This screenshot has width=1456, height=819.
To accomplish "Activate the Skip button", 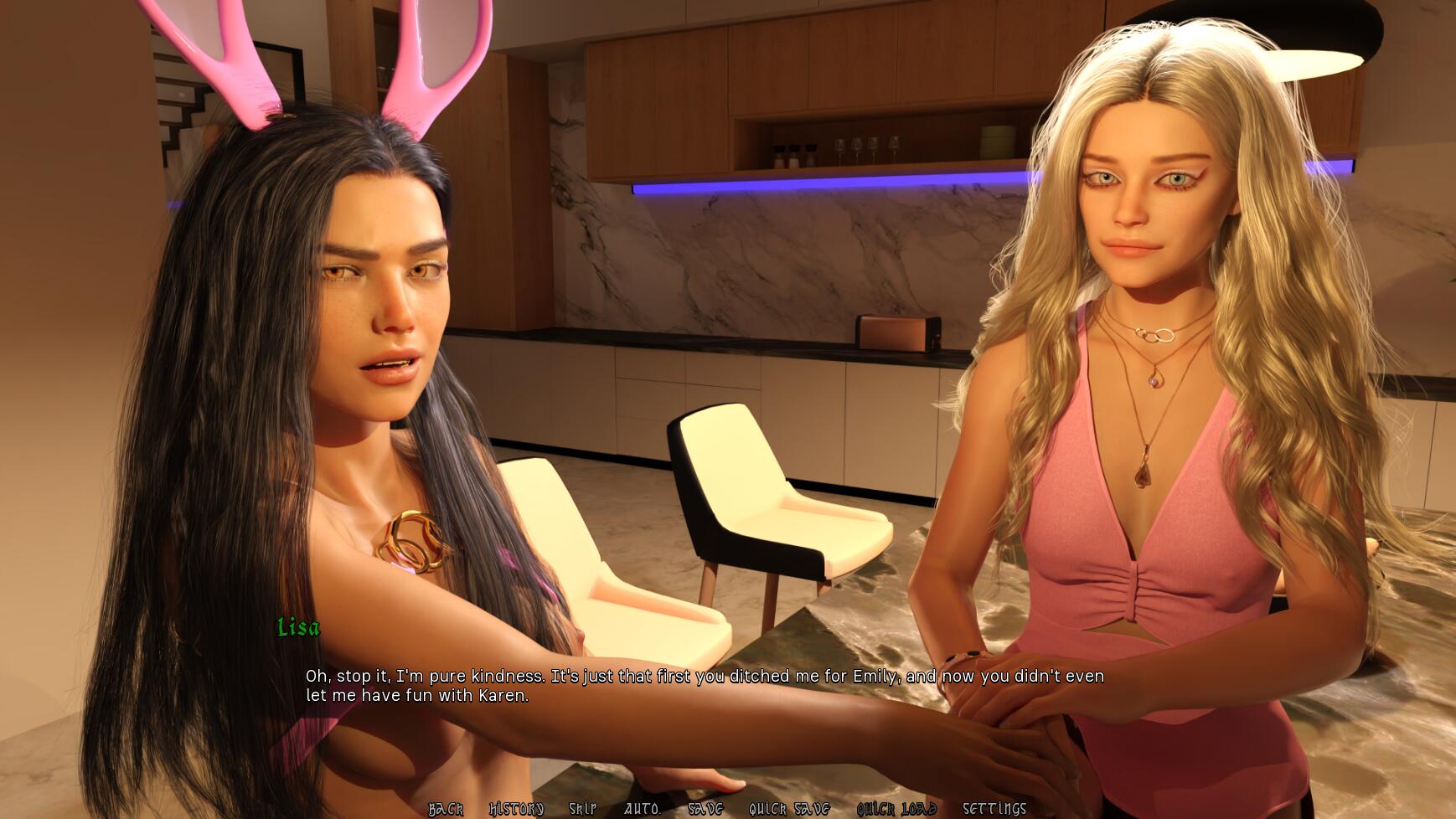I will pos(583,808).
